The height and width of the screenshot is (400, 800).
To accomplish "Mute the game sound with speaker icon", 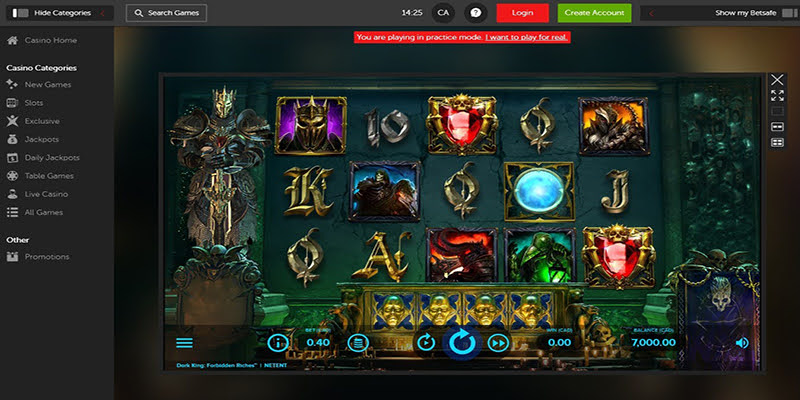I will (742, 343).
